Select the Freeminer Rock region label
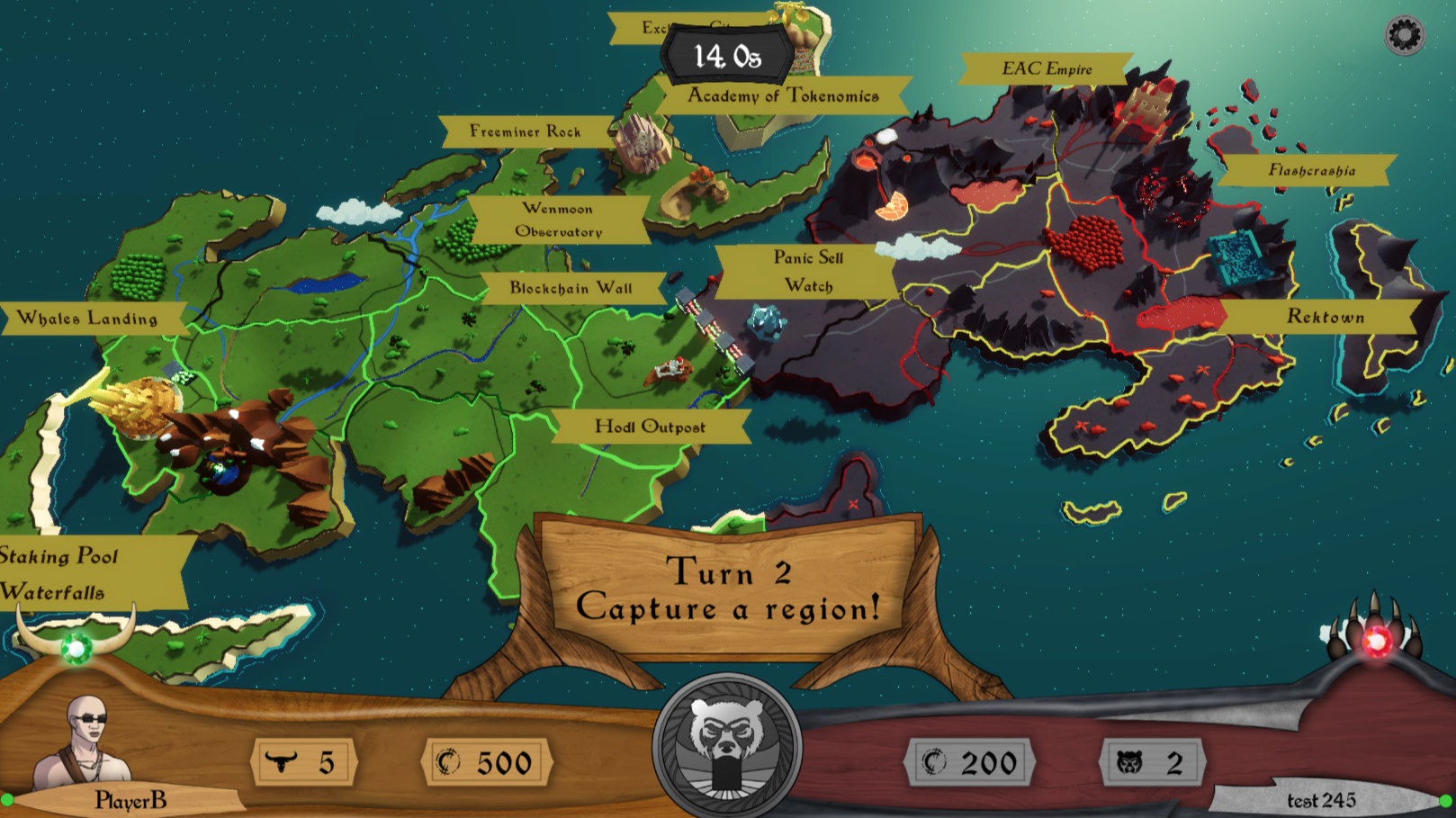 point(526,131)
